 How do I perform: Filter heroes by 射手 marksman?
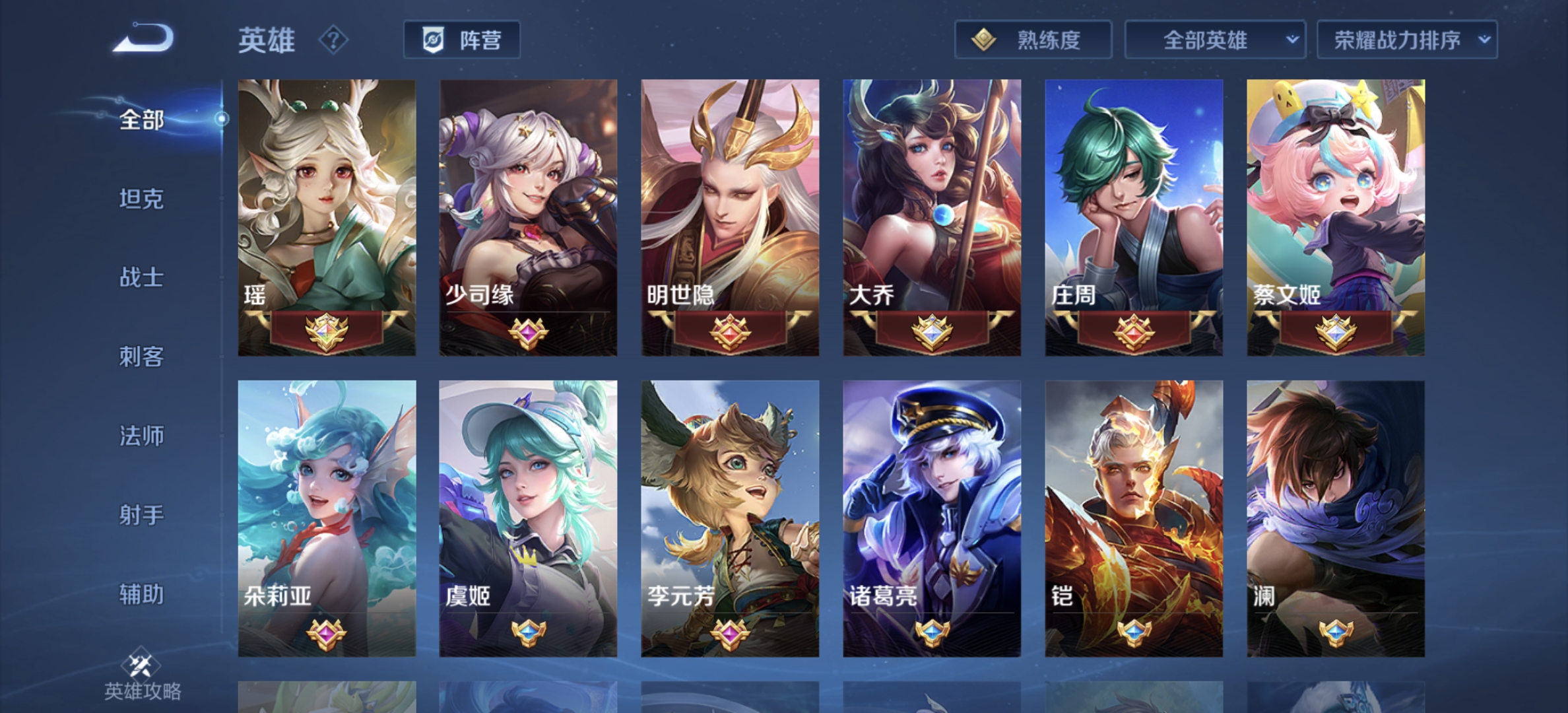[141, 515]
